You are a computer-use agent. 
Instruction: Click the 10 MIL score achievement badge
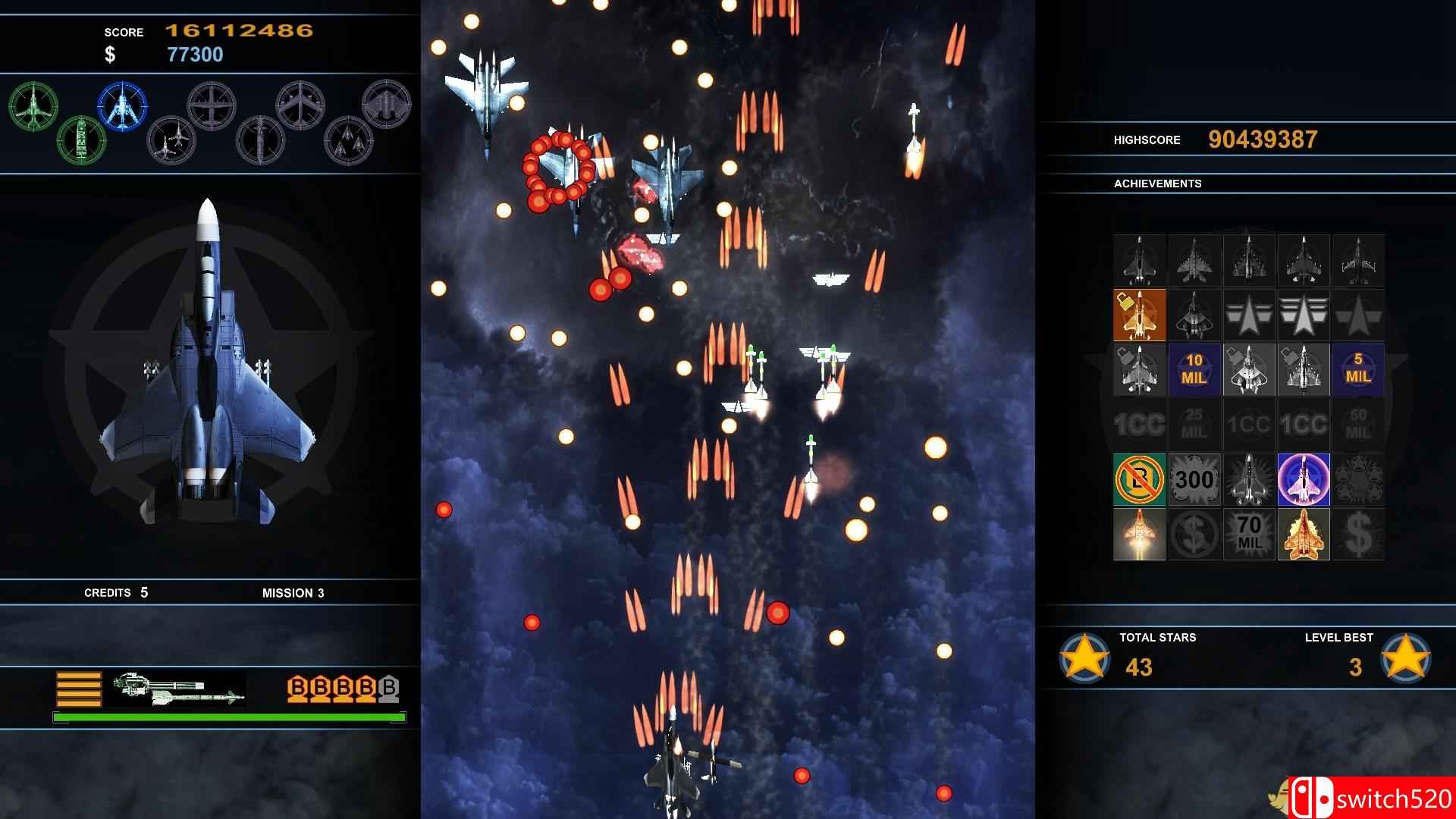pos(1194,370)
